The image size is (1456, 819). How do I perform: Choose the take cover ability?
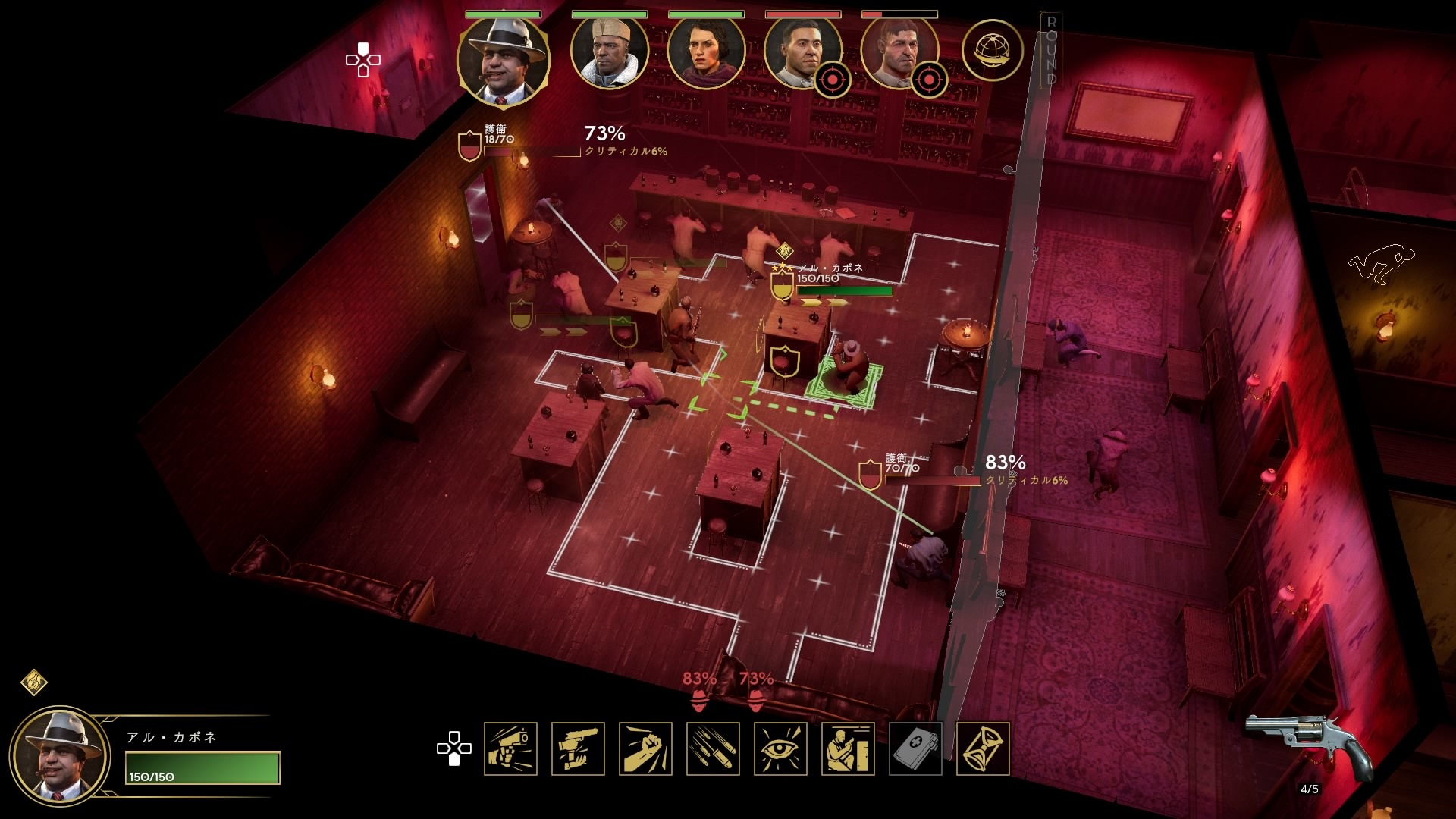pyautogui.click(x=848, y=748)
